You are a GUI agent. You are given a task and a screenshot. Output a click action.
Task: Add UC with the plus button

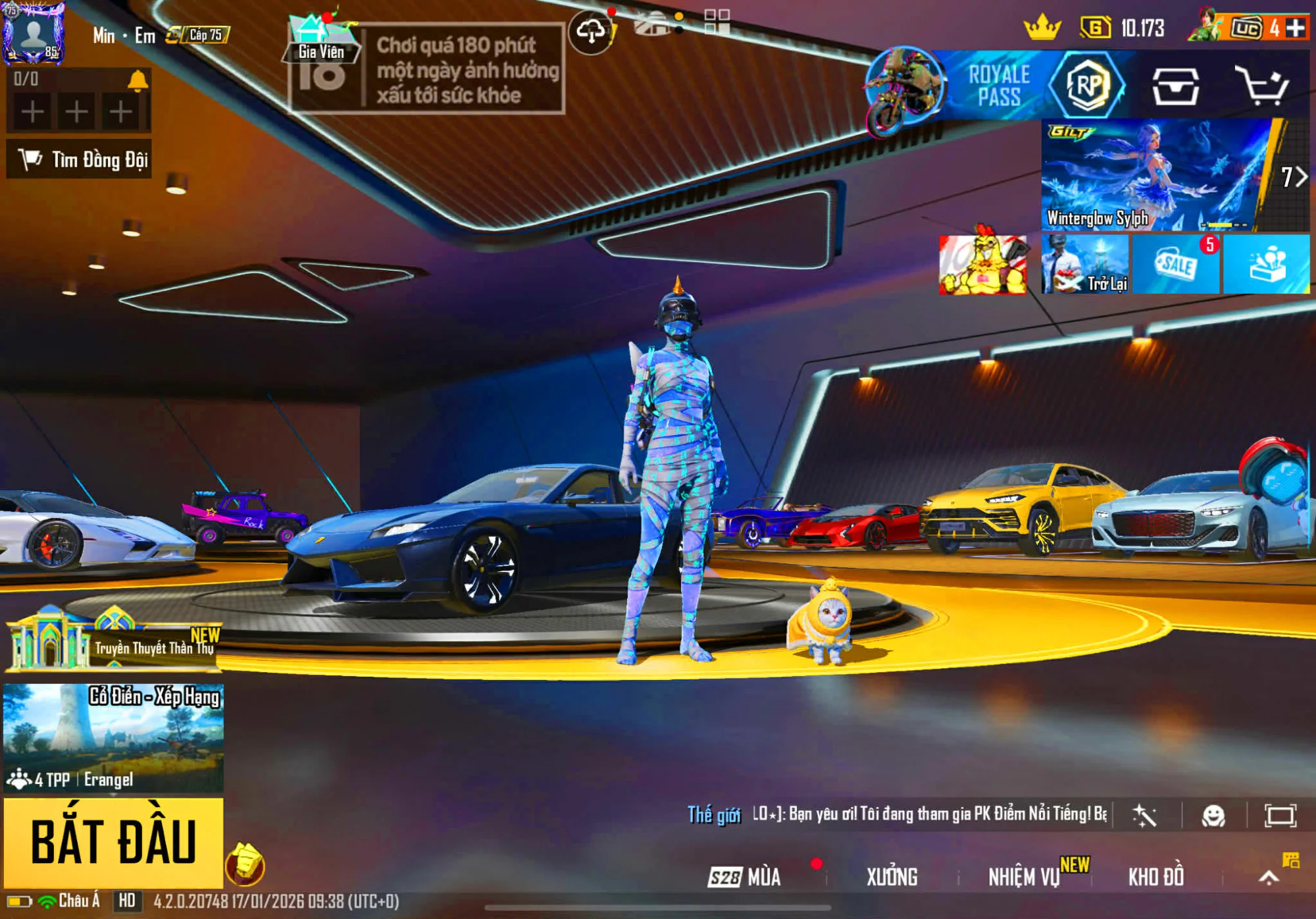coord(1296,28)
